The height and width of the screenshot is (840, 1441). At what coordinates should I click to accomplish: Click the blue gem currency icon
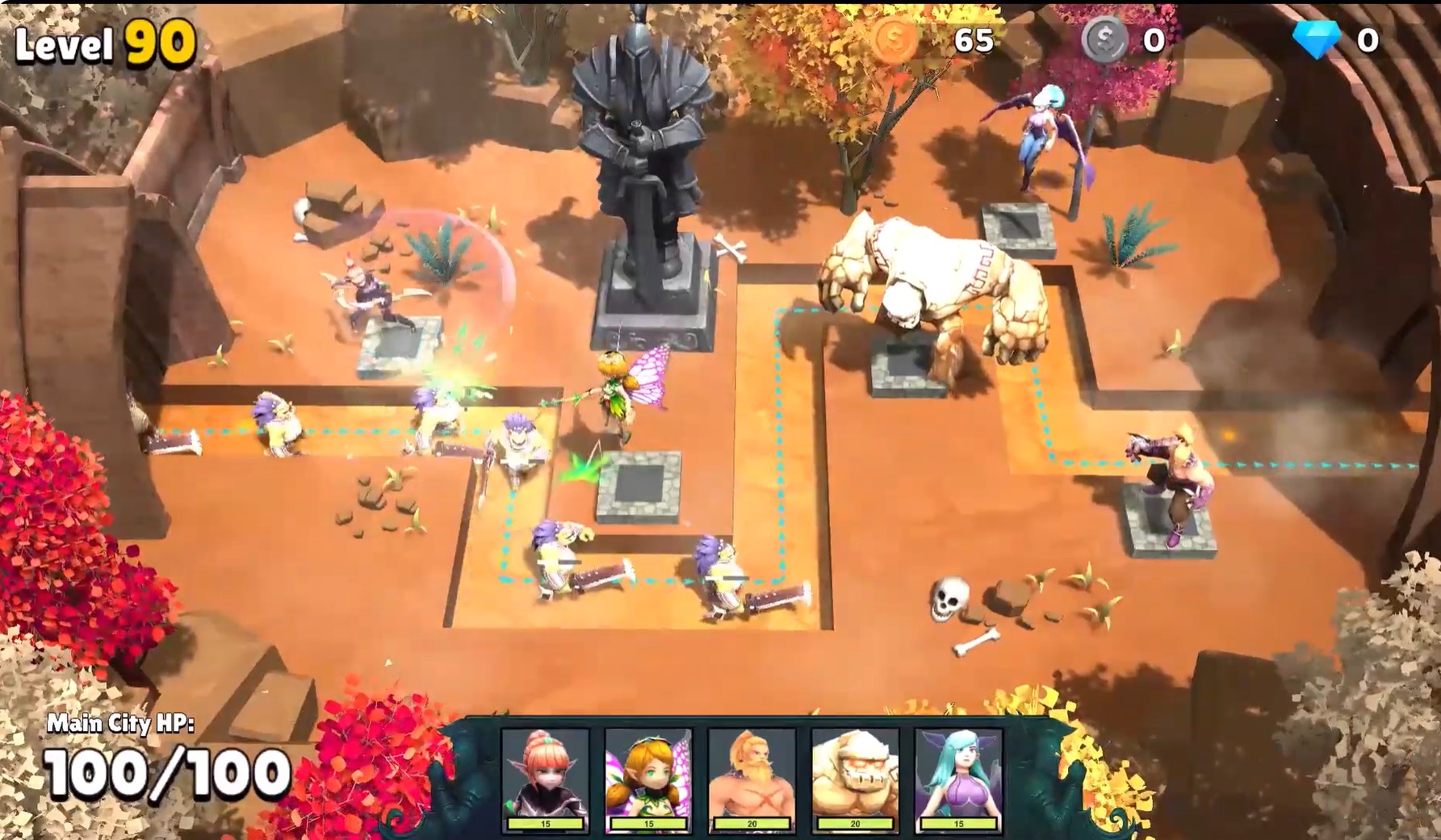point(1316,40)
